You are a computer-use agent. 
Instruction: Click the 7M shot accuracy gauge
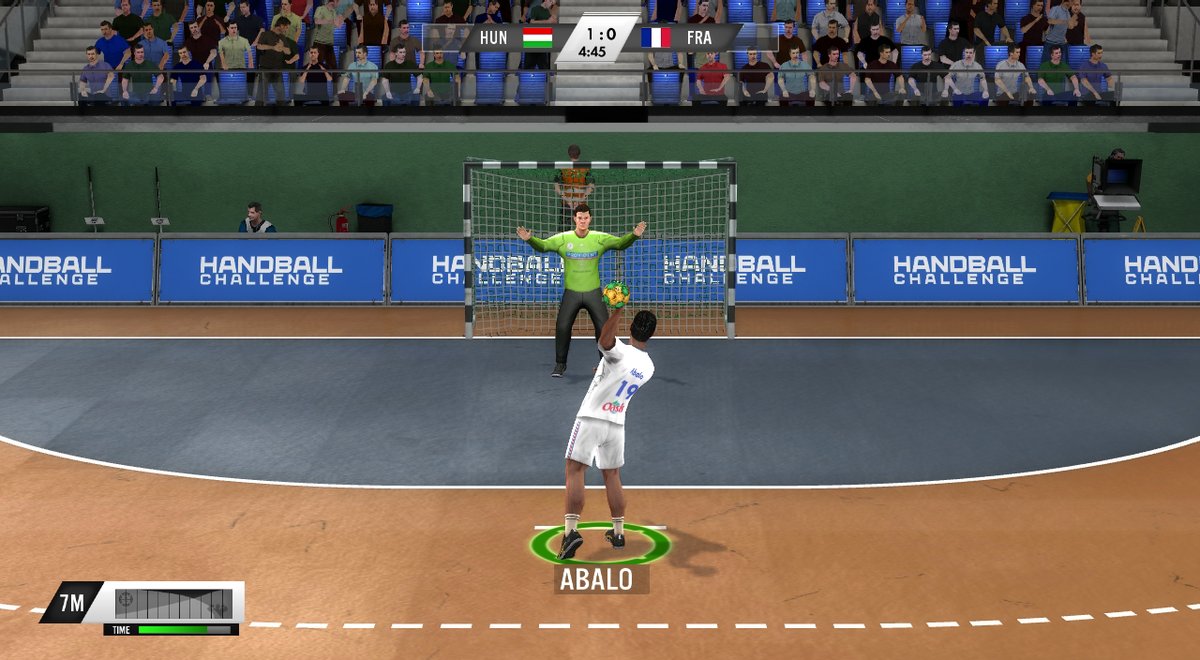173,603
